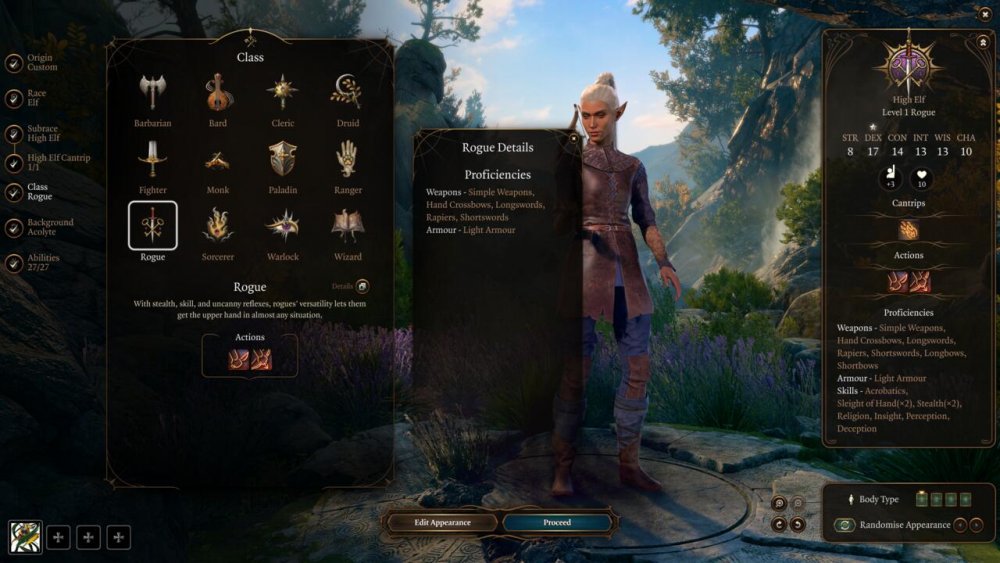The width and height of the screenshot is (1000, 563).
Task: Choose the Warlock class
Action: (x=282, y=226)
